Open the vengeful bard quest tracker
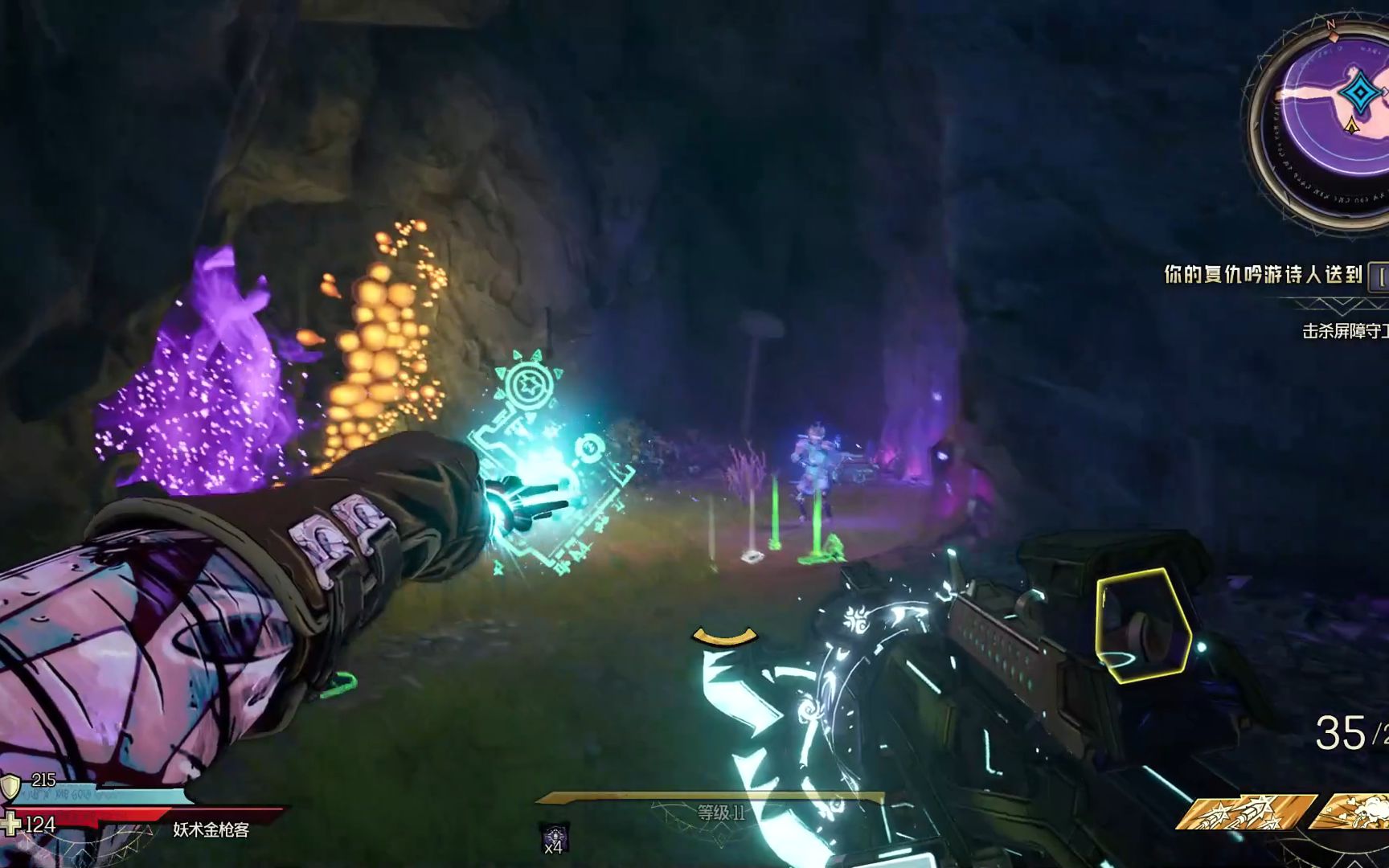 [1264, 276]
